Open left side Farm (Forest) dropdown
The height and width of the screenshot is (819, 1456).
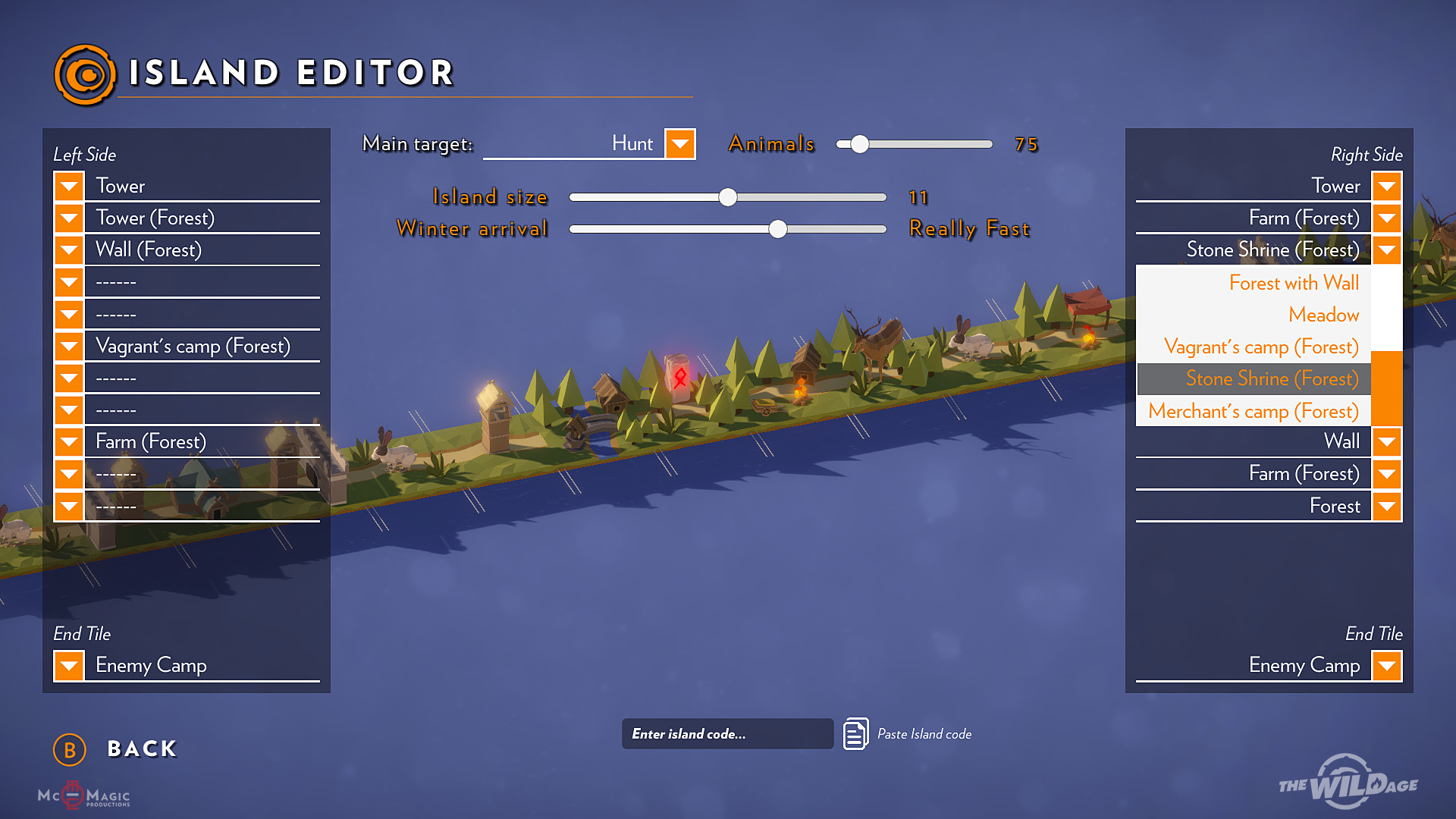[69, 441]
